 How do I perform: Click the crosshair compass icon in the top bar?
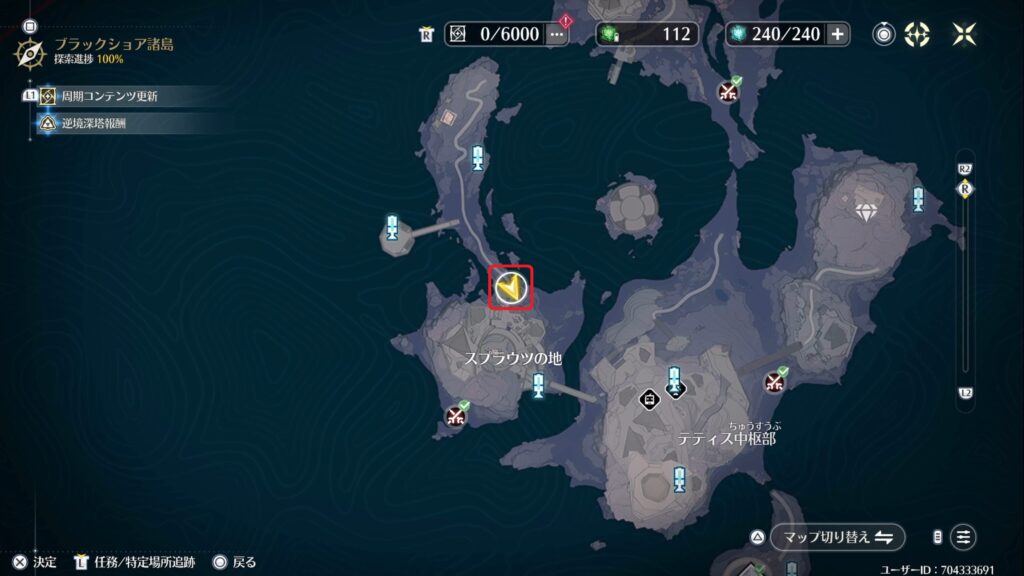pos(917,34)
